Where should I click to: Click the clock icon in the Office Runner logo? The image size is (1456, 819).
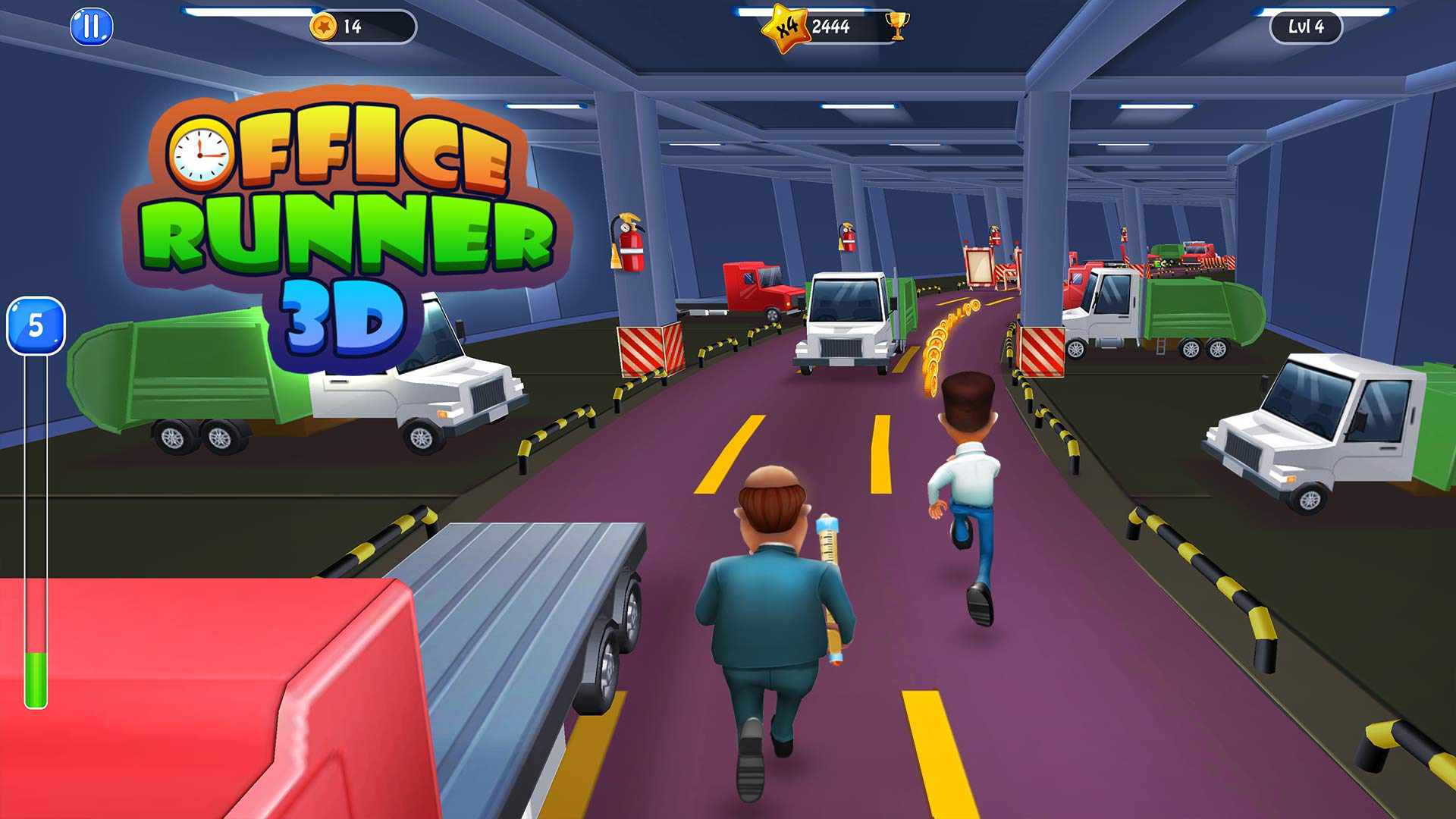click(x=202, y=153)
